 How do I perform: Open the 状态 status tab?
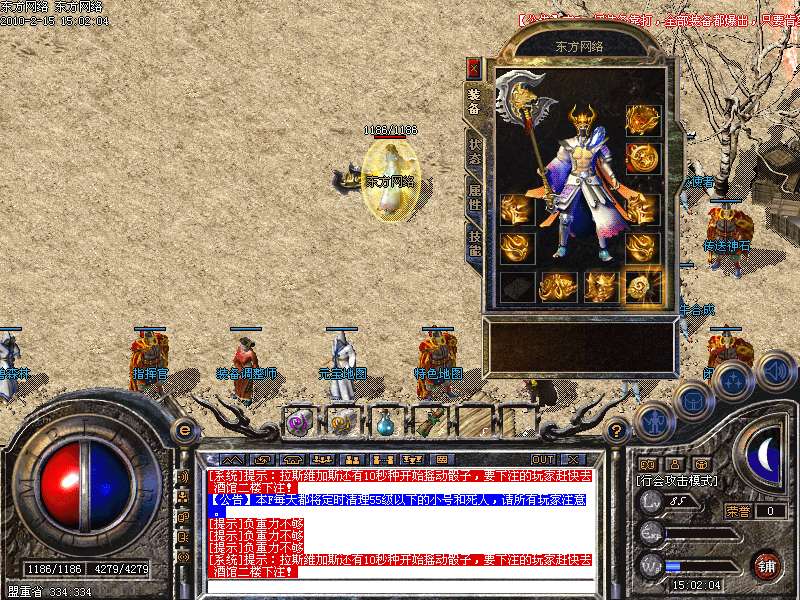[474, 151]
